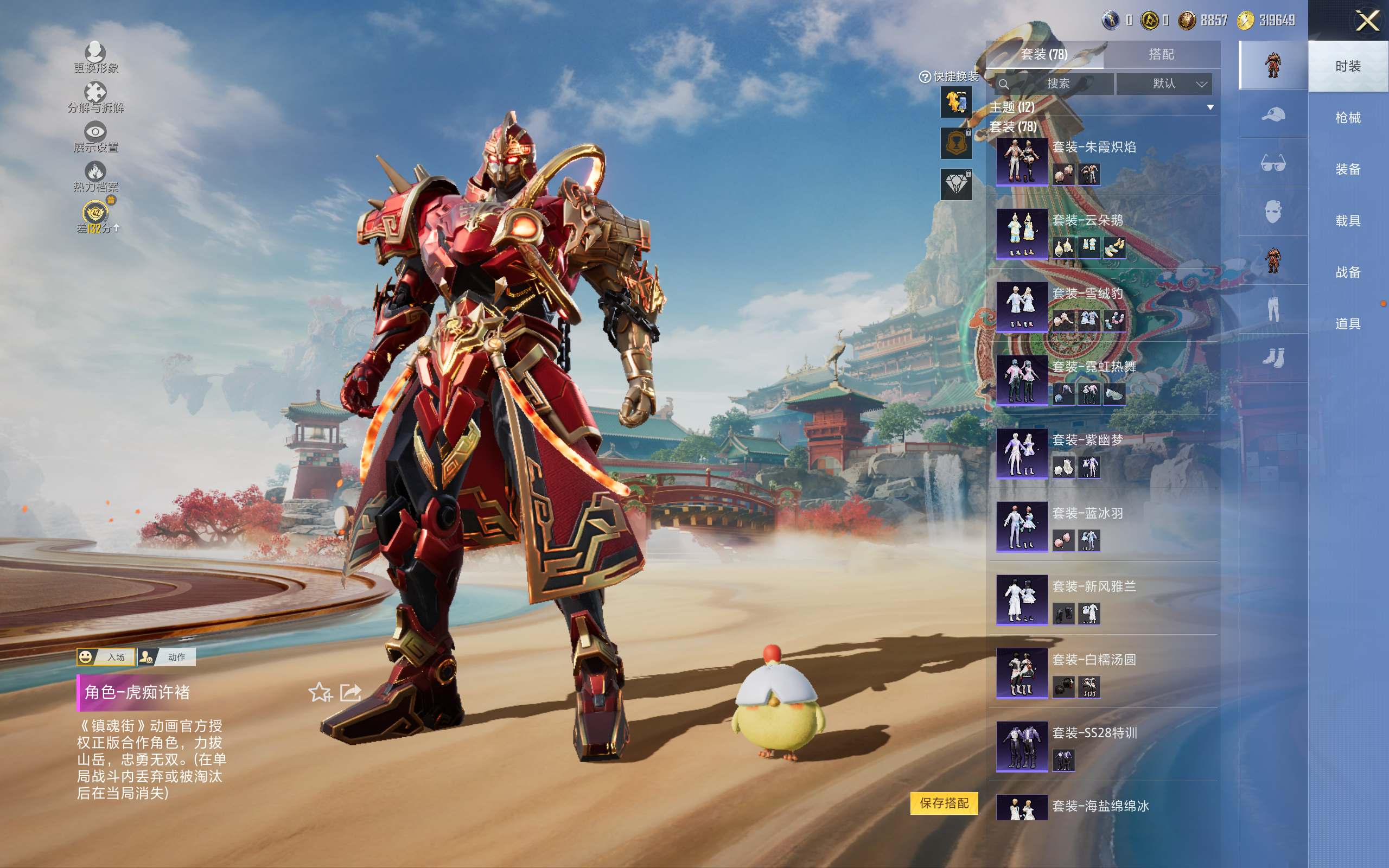Go to the 道具 items category
This screenshot has width=1389, height=868.
[x=1348, y=324]
